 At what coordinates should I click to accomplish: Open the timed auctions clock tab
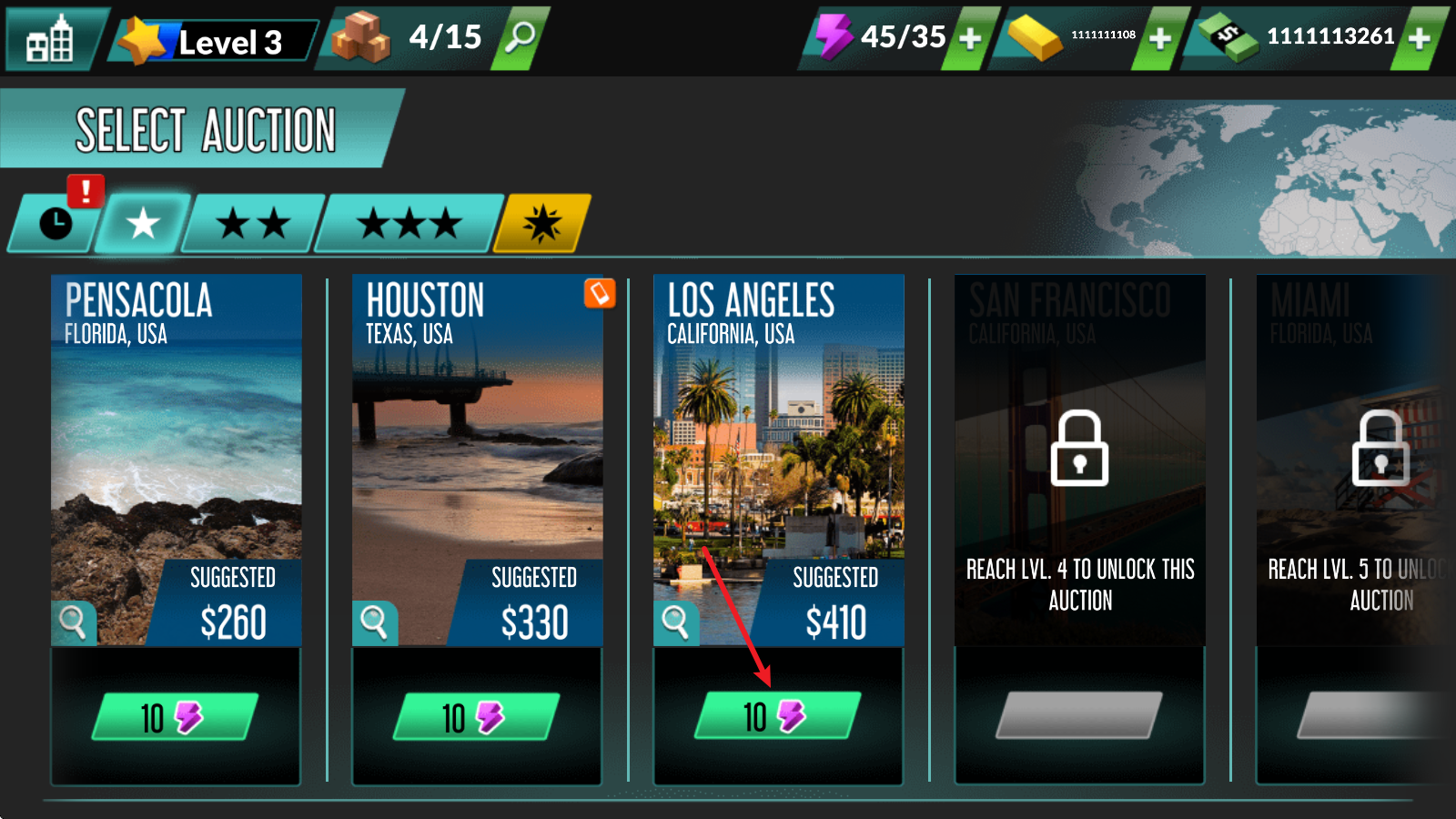pos(55,223)
